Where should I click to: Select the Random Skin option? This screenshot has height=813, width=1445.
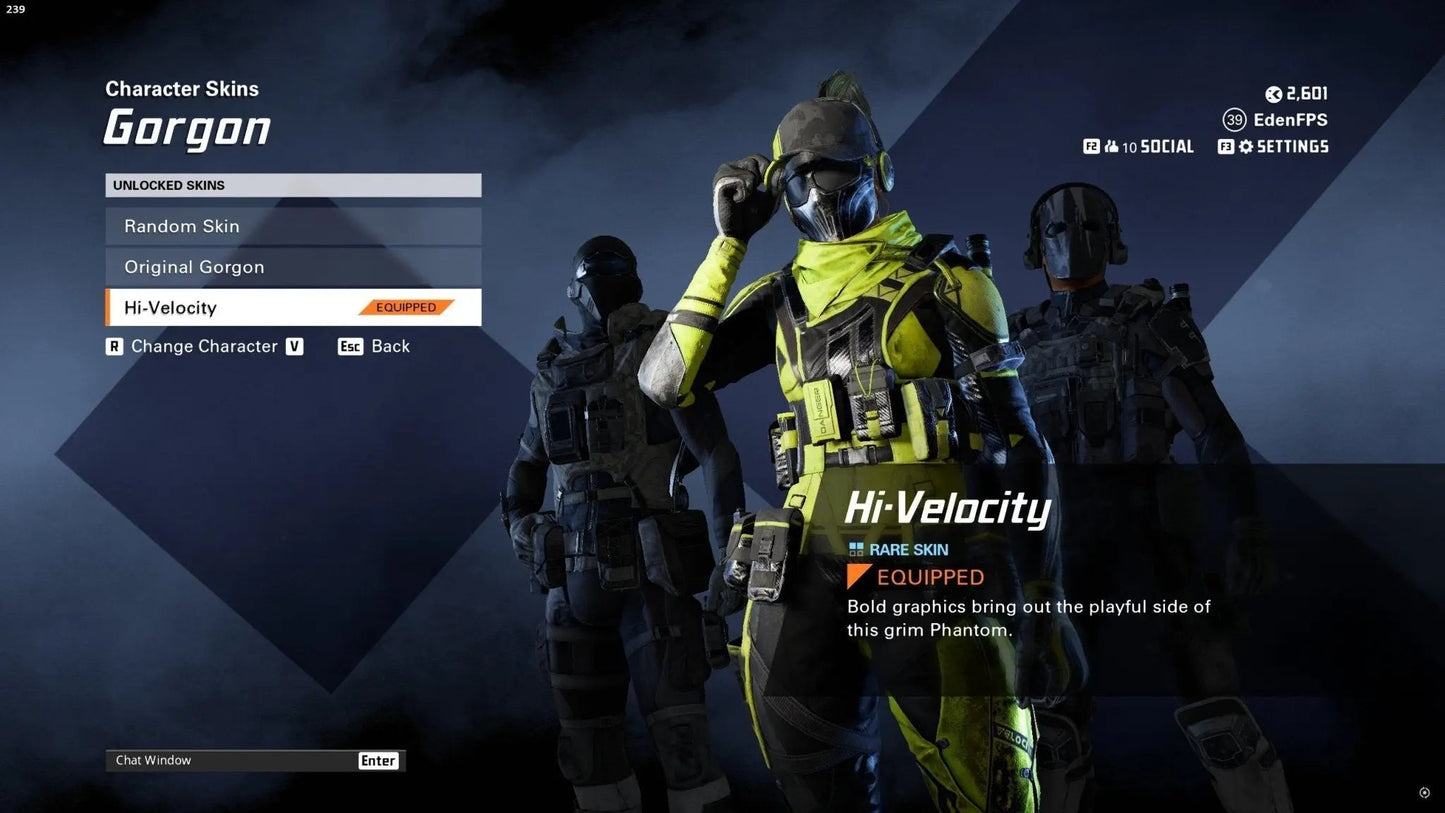click(x=292, y=226)
